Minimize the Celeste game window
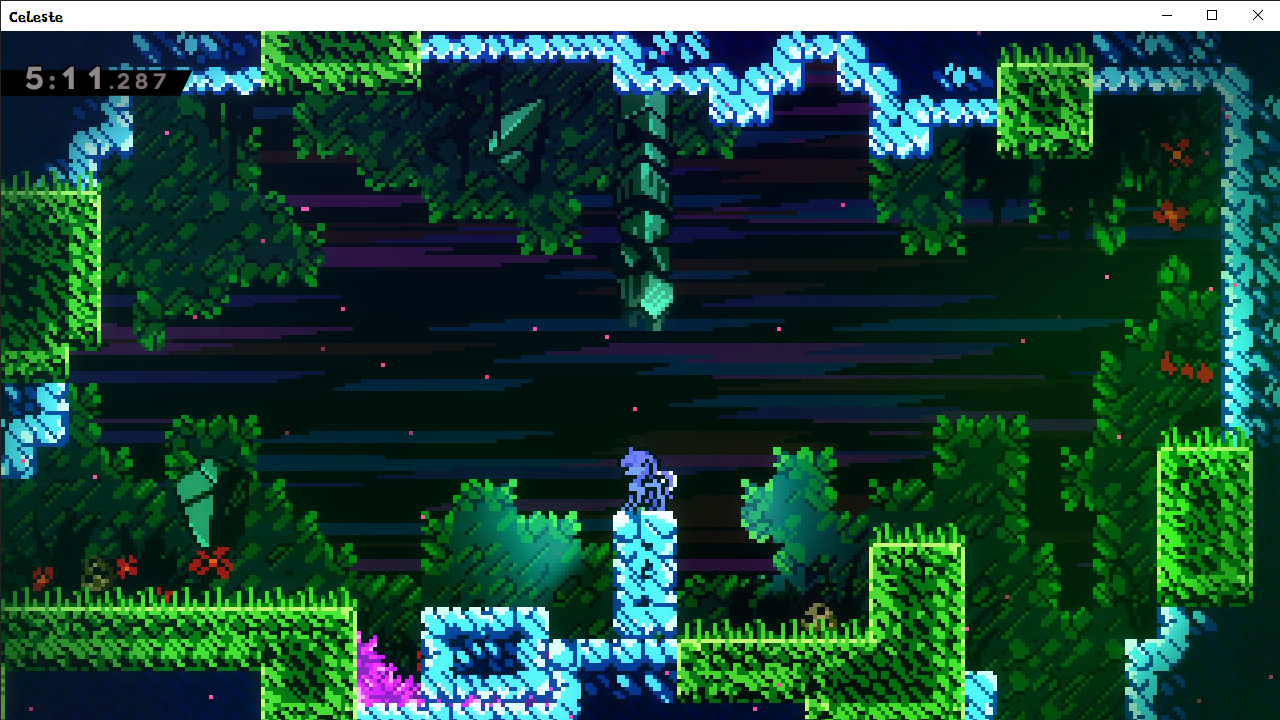 point(1166,15)
